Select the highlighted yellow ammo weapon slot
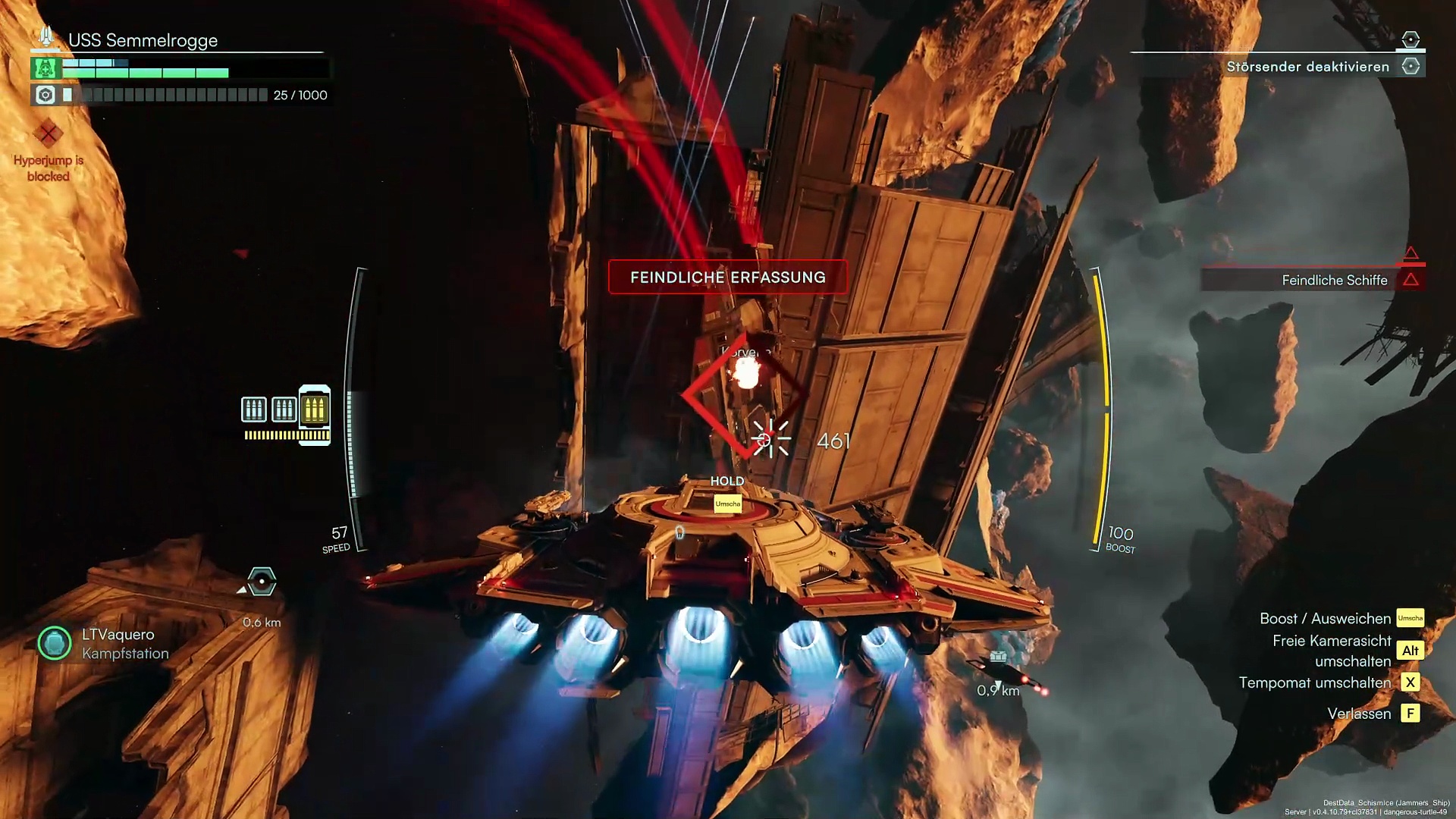Viewport: 1456px width, 819px height. [314, 409]
